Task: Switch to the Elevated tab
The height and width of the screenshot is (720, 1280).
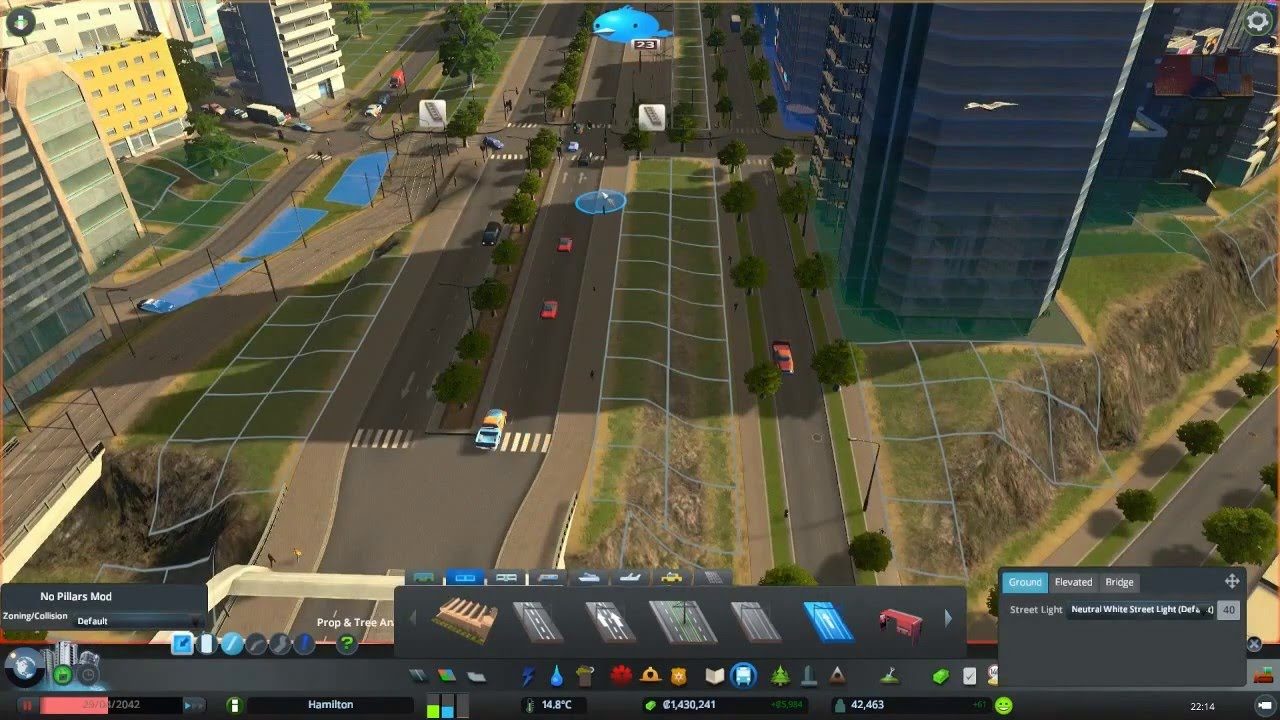Action: (1073, 582)
